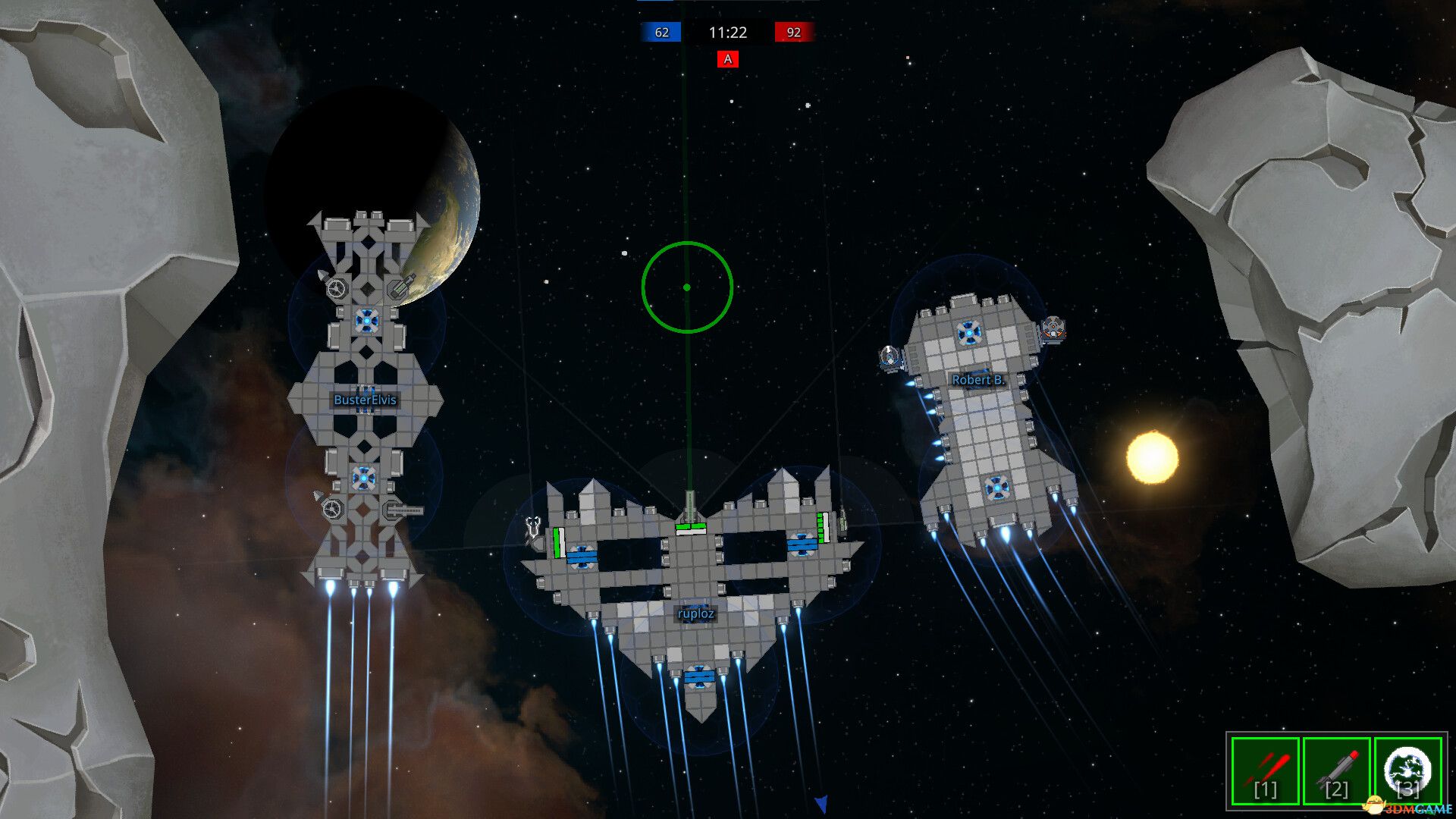The image size is (1456, 819).
Task: Click the green targeting reticle circle
Action: (687, 286)
